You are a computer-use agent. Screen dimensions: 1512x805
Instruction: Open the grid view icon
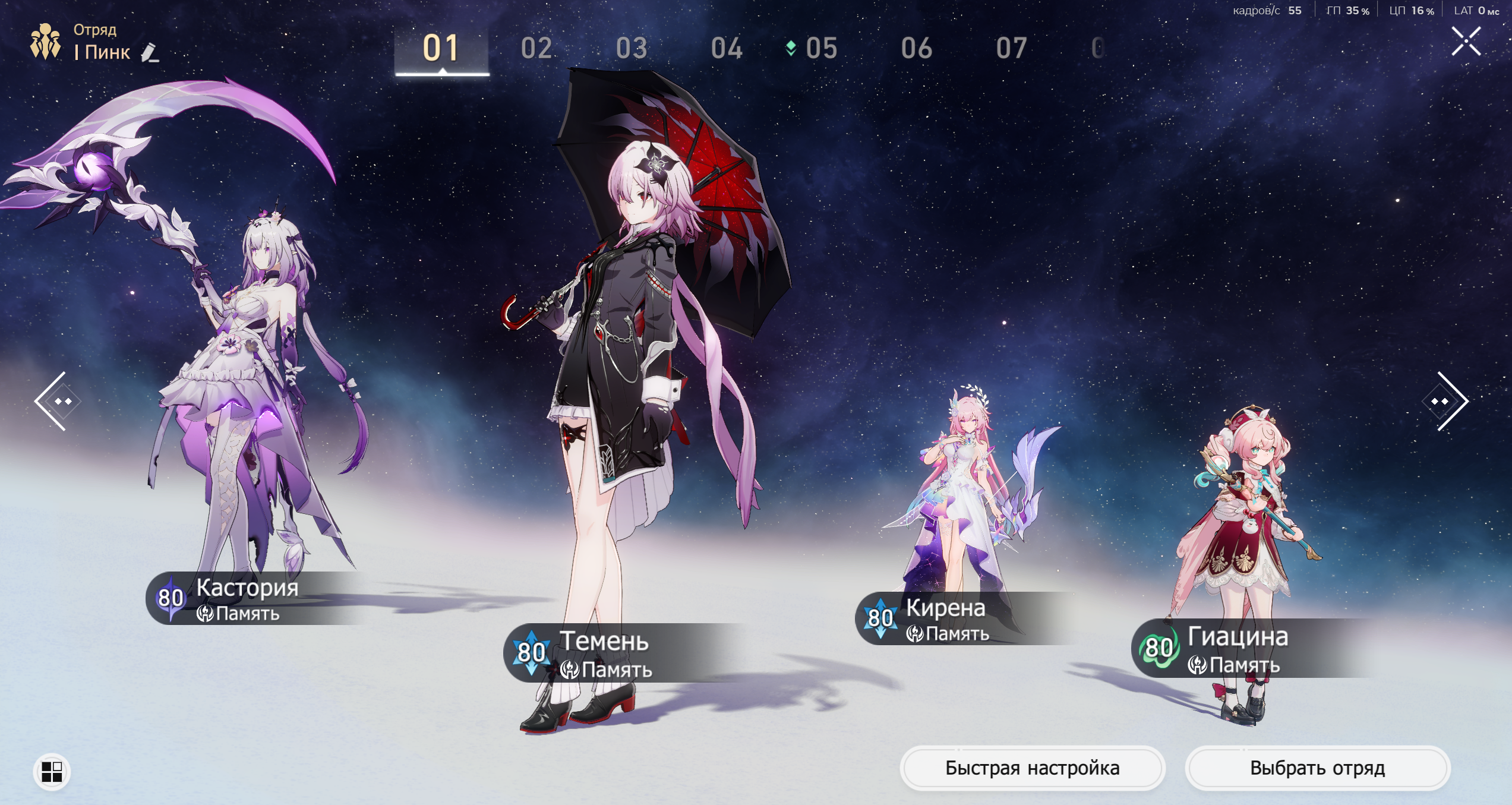click(52, 772)
